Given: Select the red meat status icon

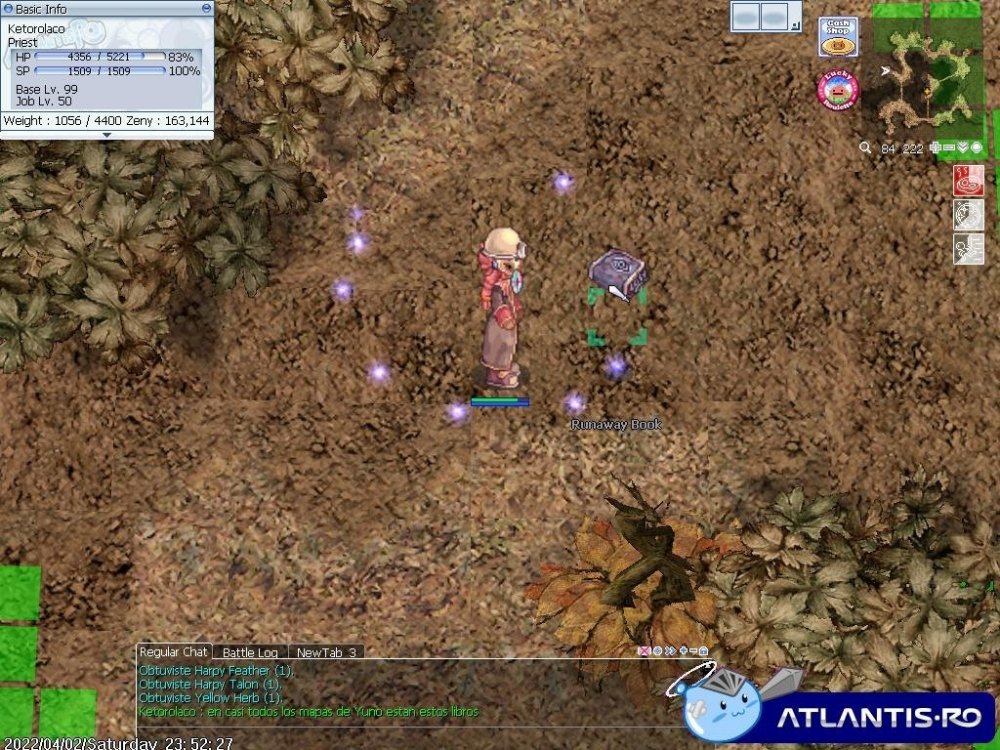Looking at the screenshot, I should point(969,180).
